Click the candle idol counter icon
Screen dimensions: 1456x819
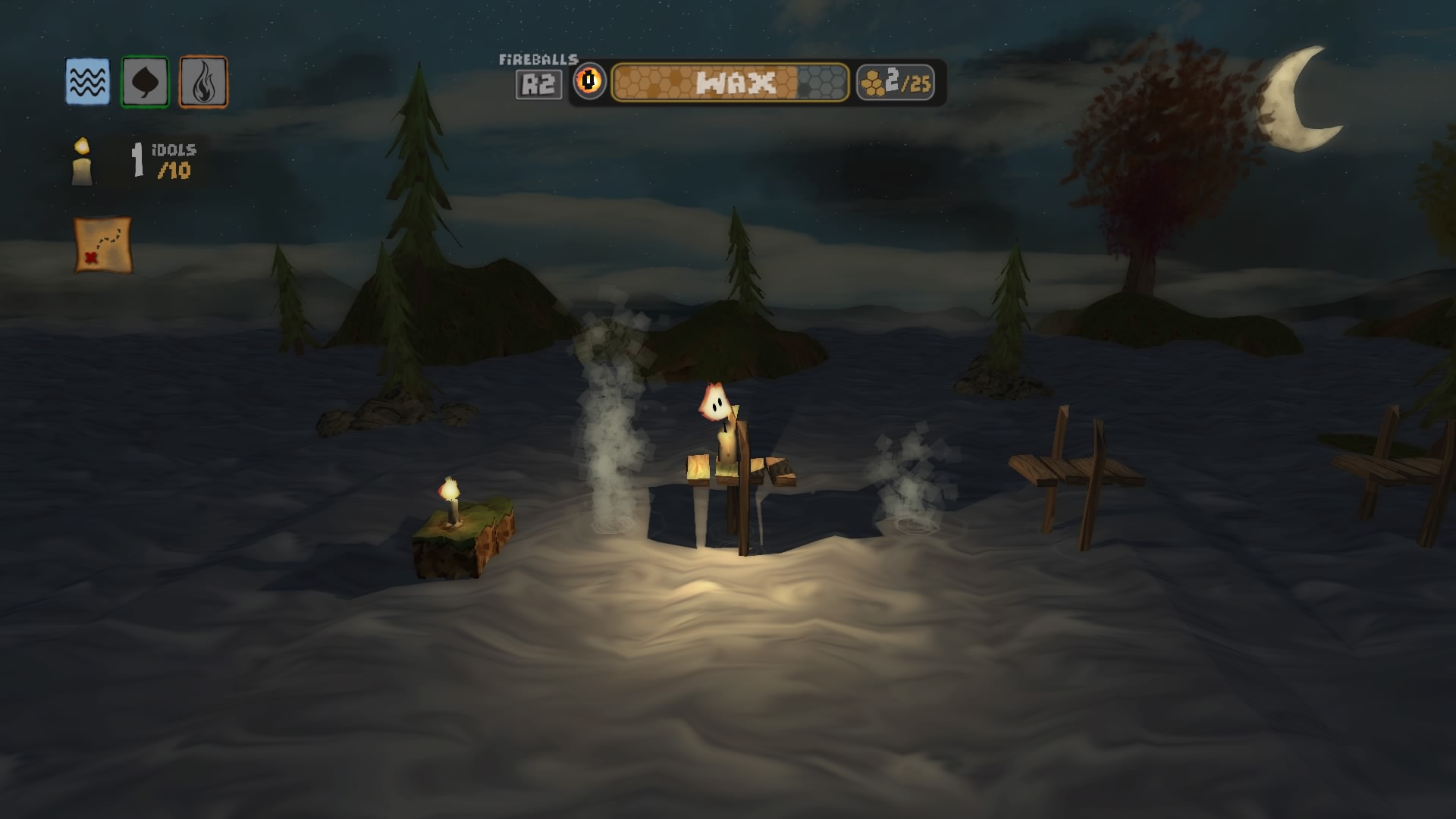coord(80,161)
